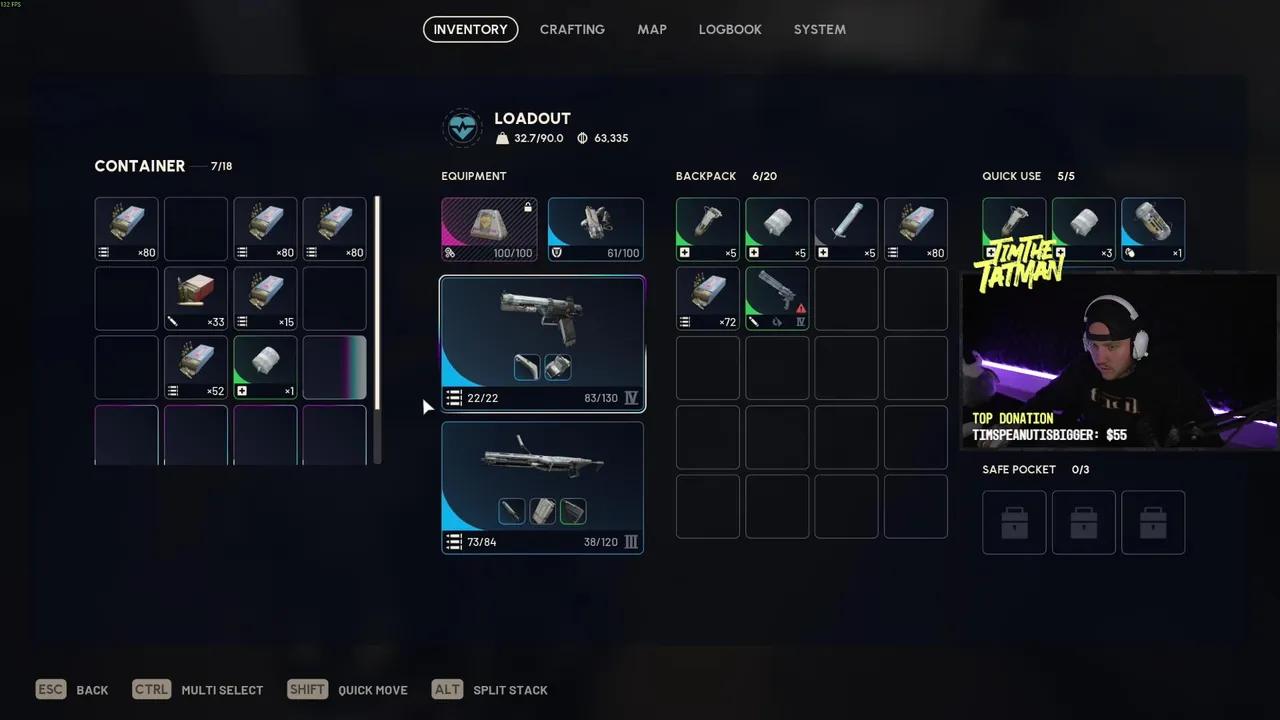This screenshot has height=720, width=1280.
Task: Pick the quick use grenade canister
Action: 1153,230
